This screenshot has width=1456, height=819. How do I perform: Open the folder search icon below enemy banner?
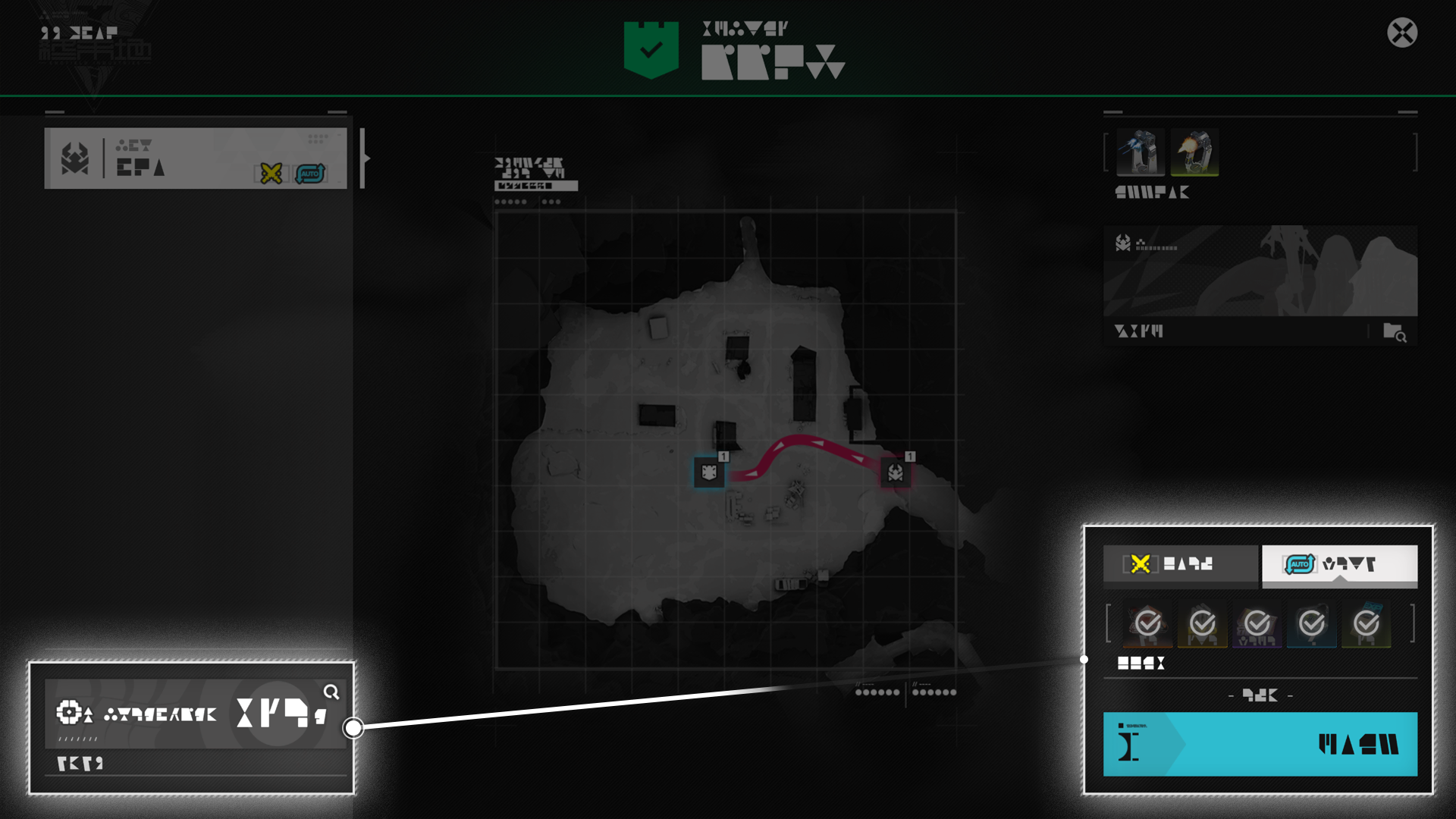click(x=1394, y=332)
